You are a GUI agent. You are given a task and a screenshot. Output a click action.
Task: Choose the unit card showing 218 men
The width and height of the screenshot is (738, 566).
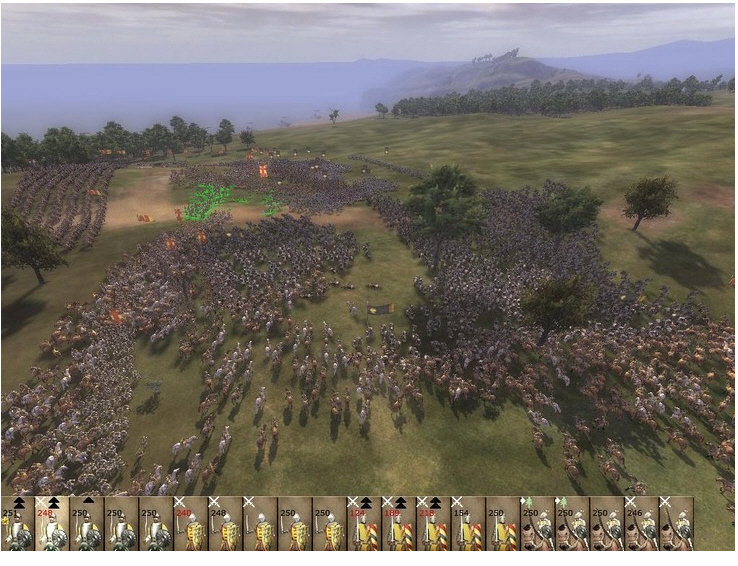(x=433, y=524)
